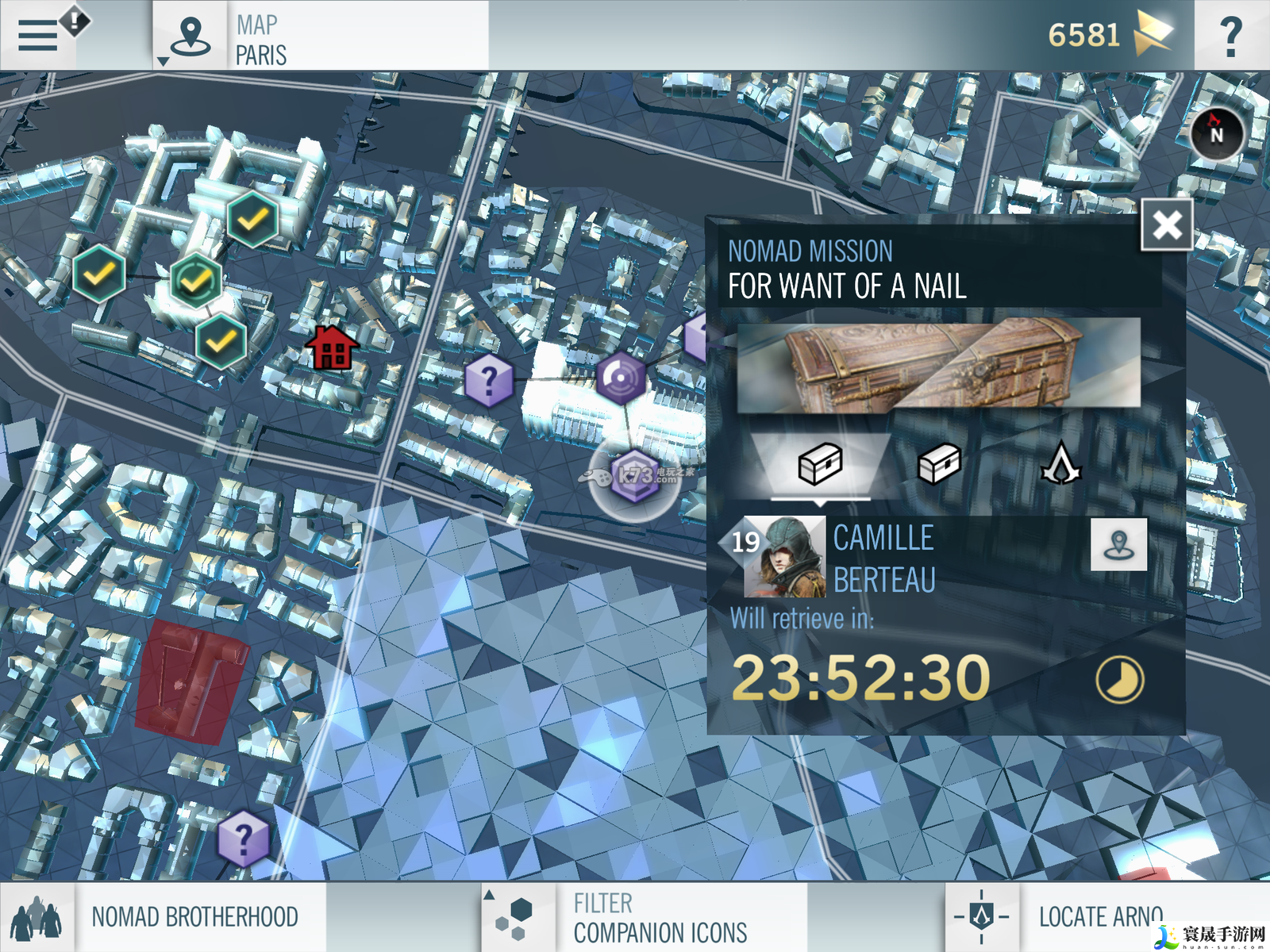Click the mission chest artwork image

[938, 364]
